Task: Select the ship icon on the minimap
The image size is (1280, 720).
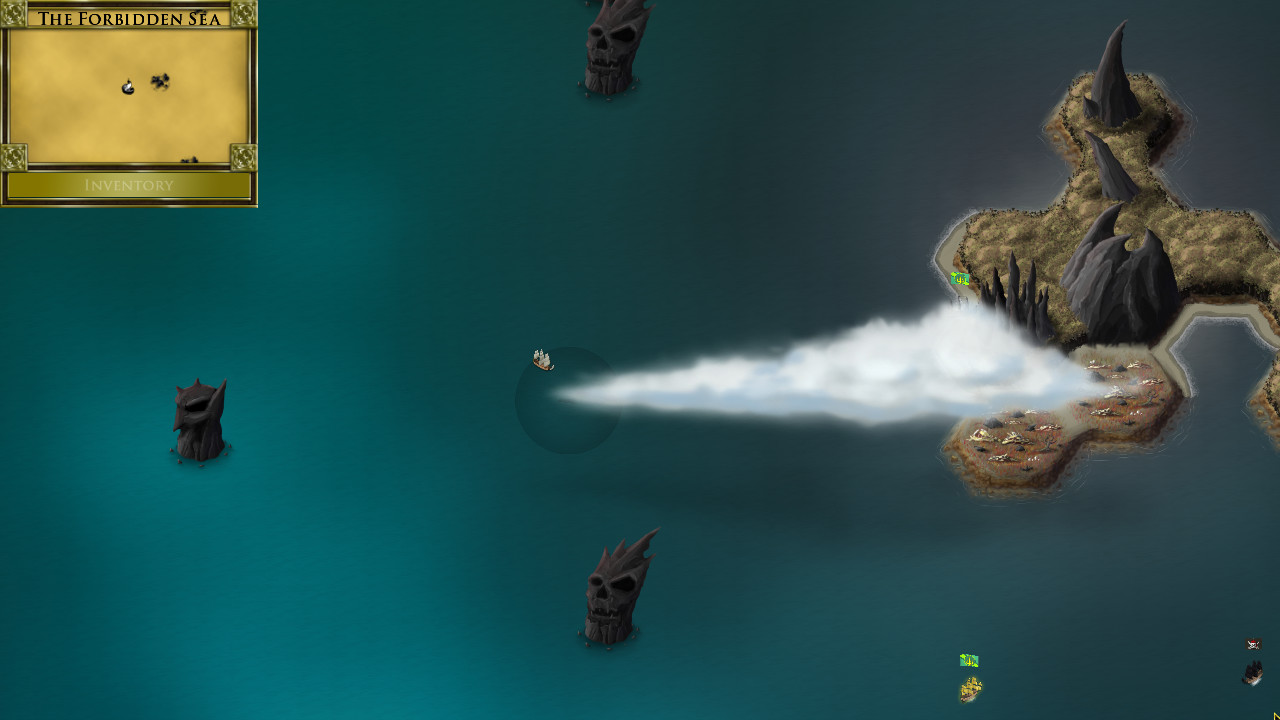Action: click(x=127, y=85)
